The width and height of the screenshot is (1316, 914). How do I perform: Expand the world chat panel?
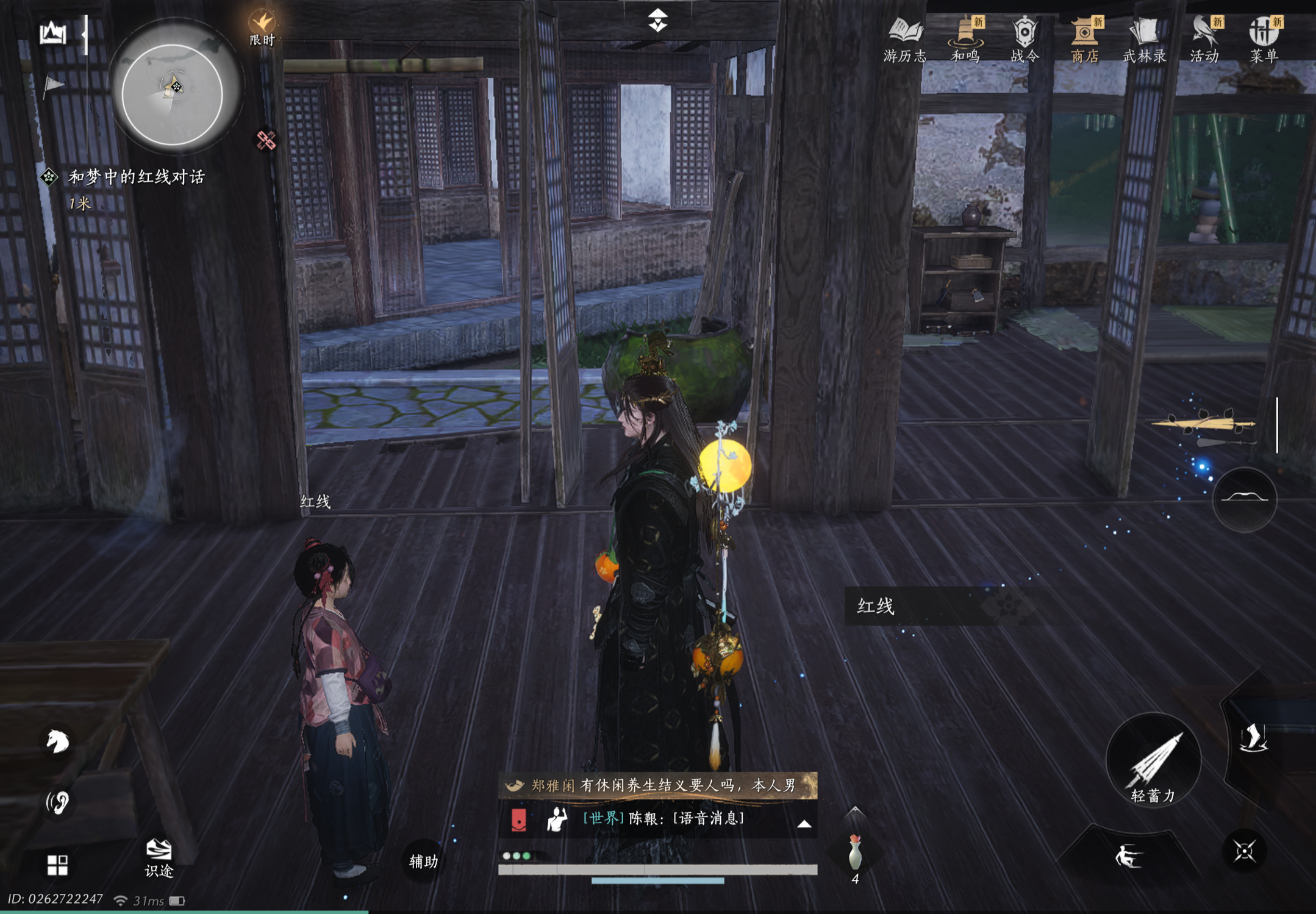click(804, 824)
